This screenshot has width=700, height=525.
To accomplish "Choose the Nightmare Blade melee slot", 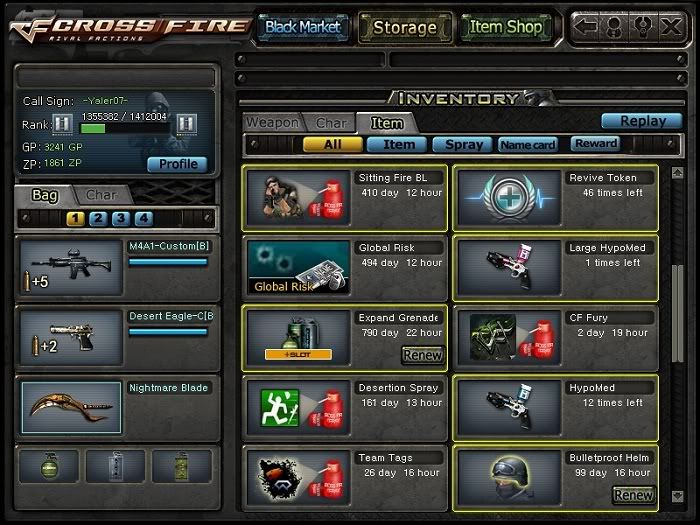I will click(x=118, y=407).
